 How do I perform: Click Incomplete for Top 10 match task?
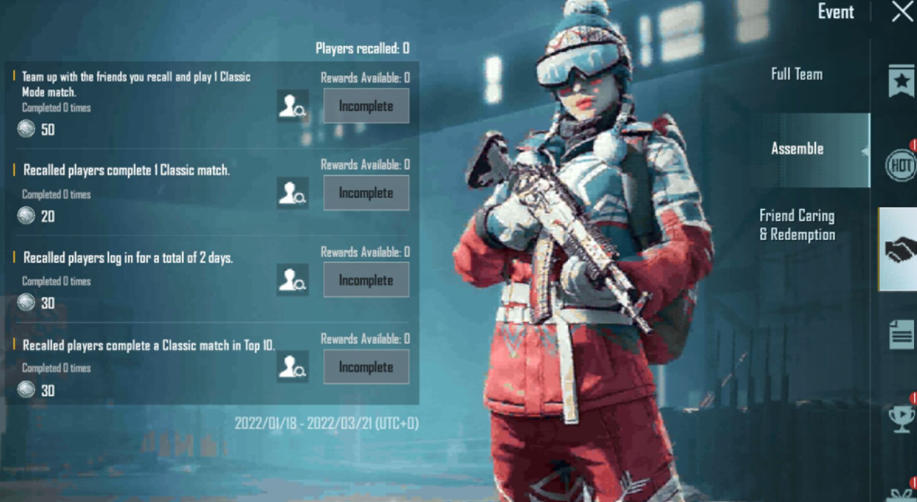tap(366, 367)
